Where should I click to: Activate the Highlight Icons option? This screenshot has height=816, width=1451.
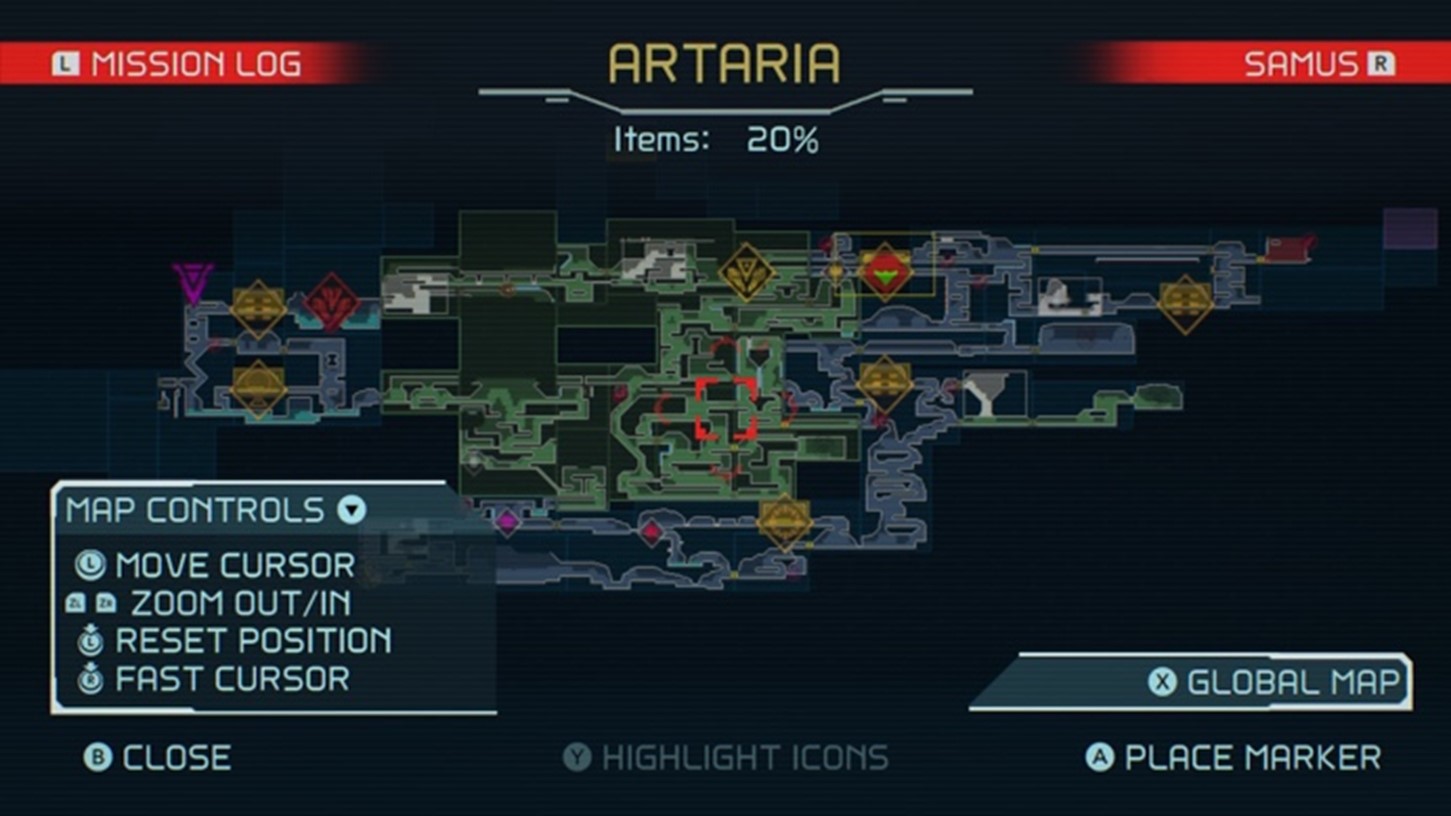[726, 758]
